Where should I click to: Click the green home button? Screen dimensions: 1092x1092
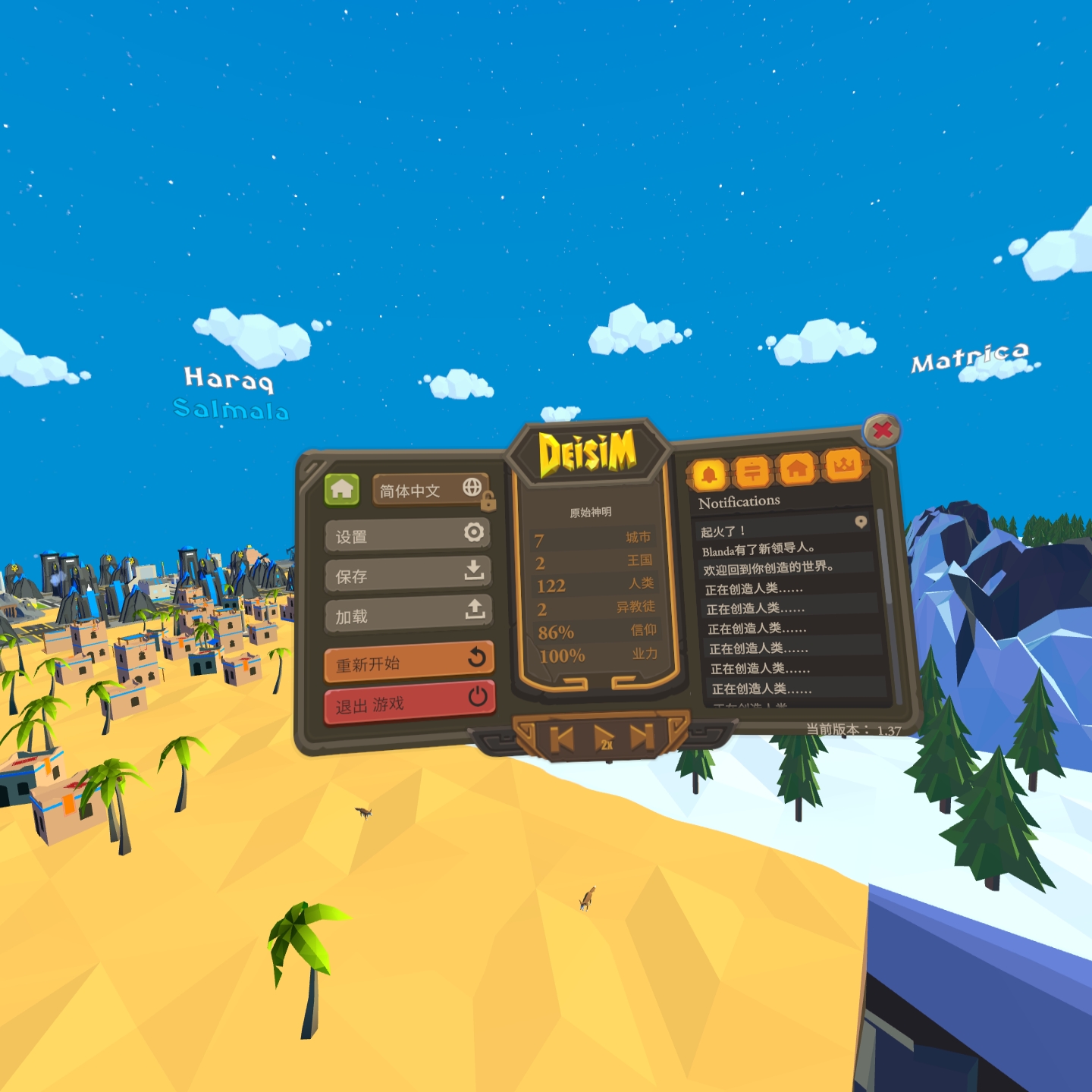341,490
